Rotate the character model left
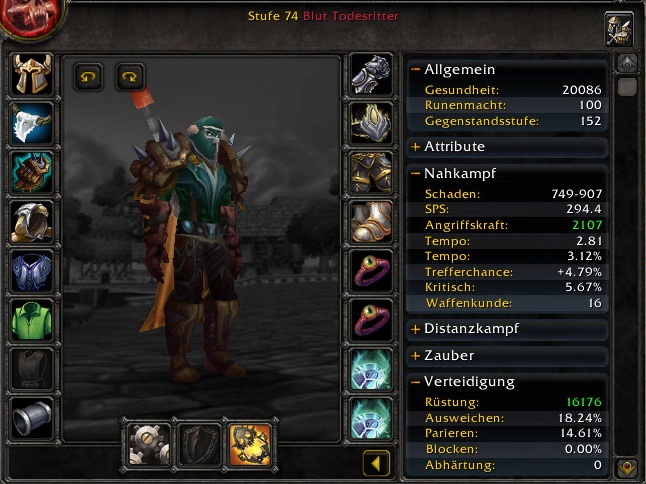Screen dimensions: 646x484 (89, 76)
